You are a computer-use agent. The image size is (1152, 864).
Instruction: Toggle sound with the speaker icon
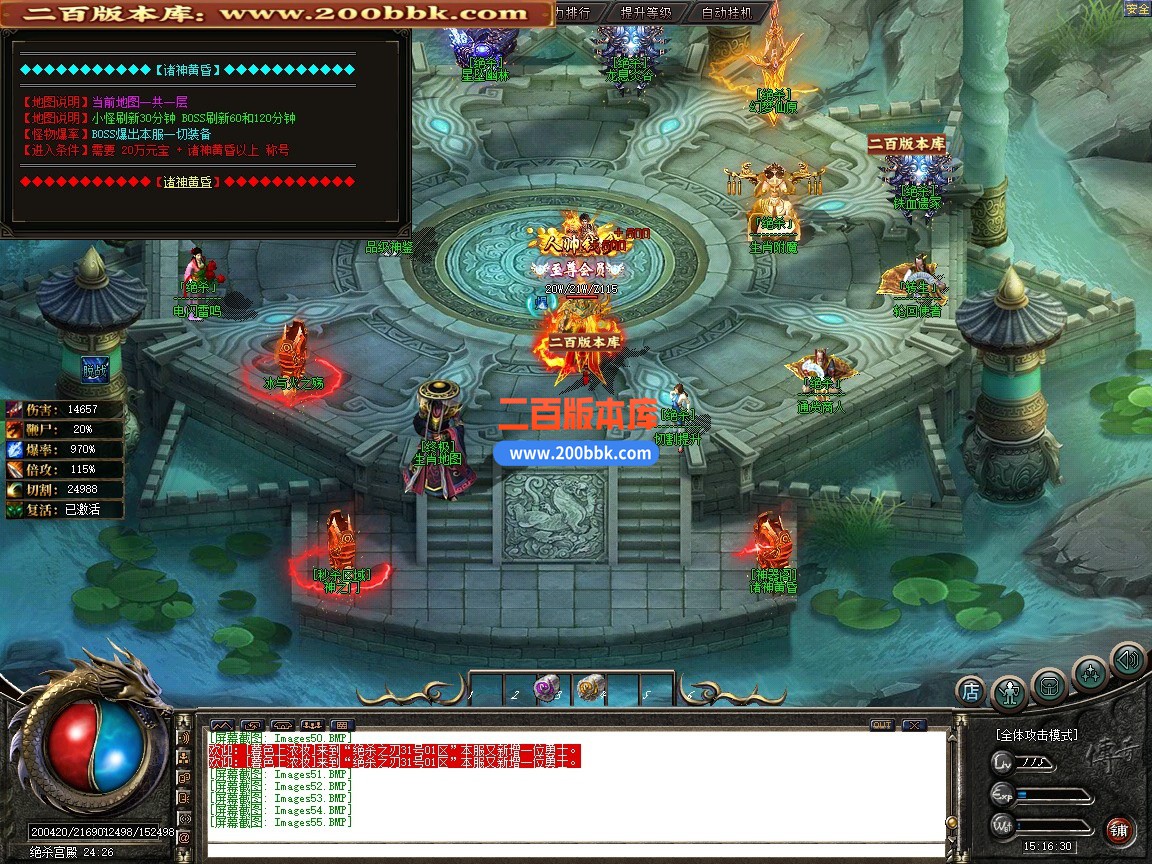point(1128,660)
